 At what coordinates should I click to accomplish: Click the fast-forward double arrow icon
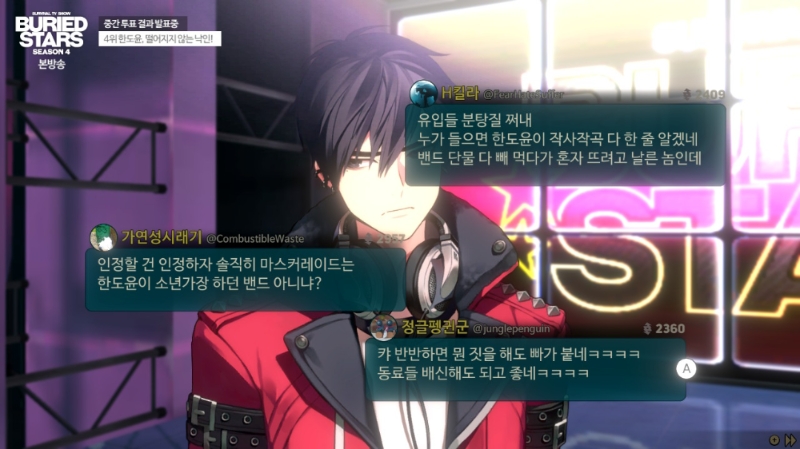(x=789, y=440)
